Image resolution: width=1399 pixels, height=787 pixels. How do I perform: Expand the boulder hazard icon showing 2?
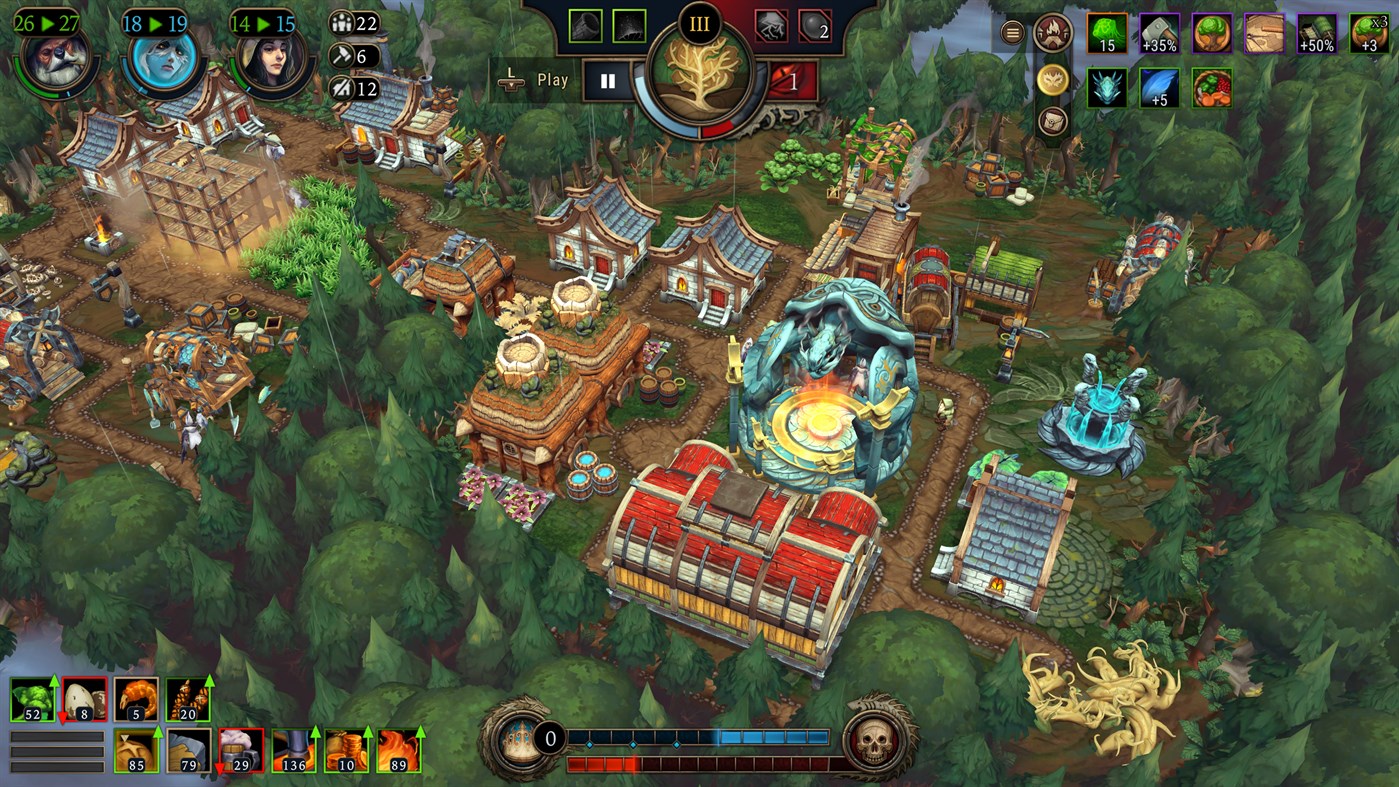(x=814, y=28)
